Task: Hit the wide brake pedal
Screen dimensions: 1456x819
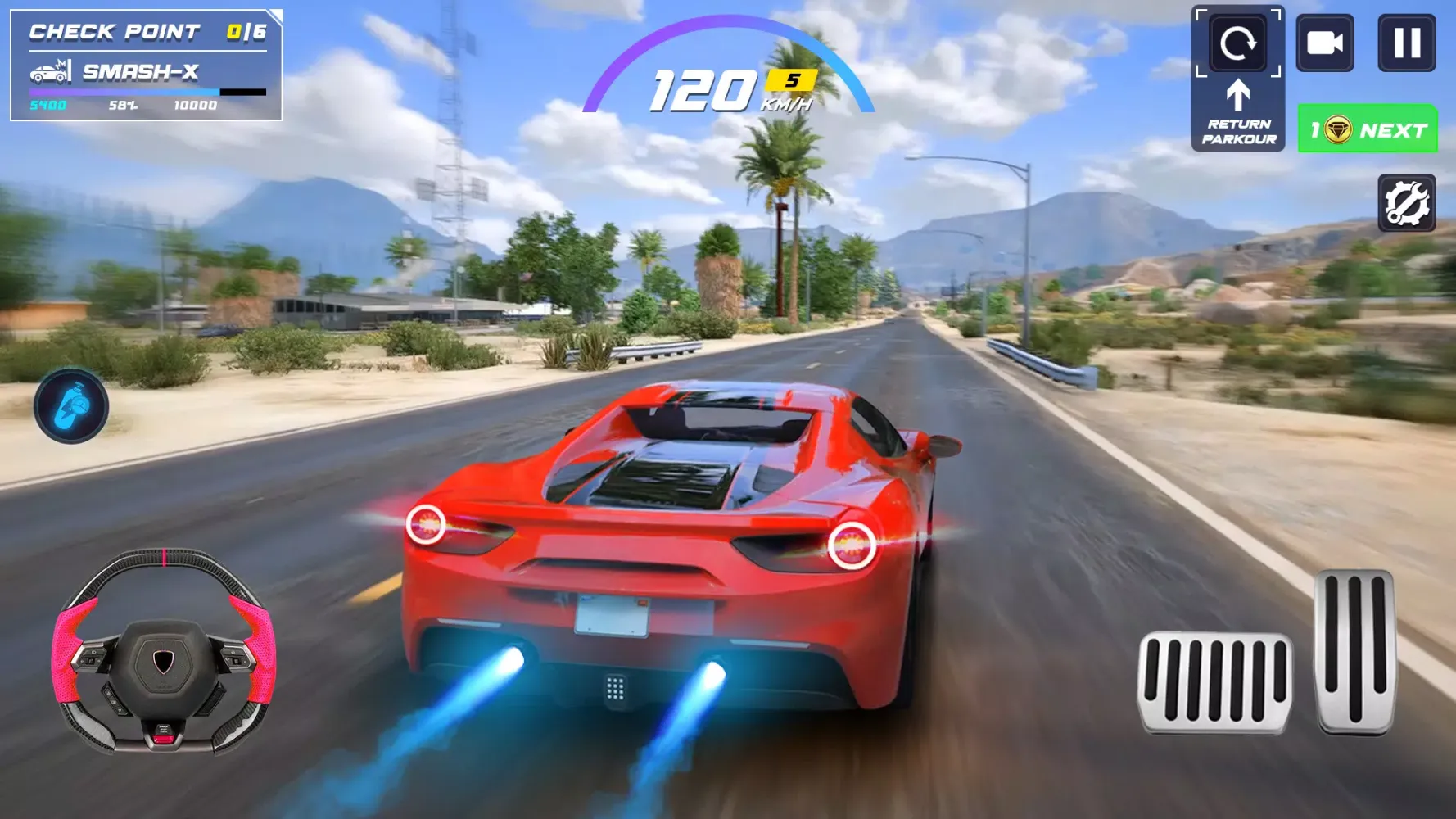Action: click(x=1214, y=682)
